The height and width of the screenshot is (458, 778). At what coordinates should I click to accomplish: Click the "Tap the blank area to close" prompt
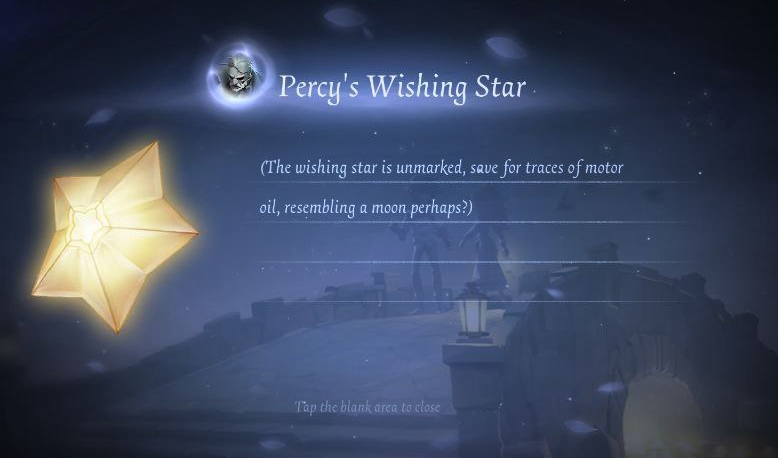point(367,407)
